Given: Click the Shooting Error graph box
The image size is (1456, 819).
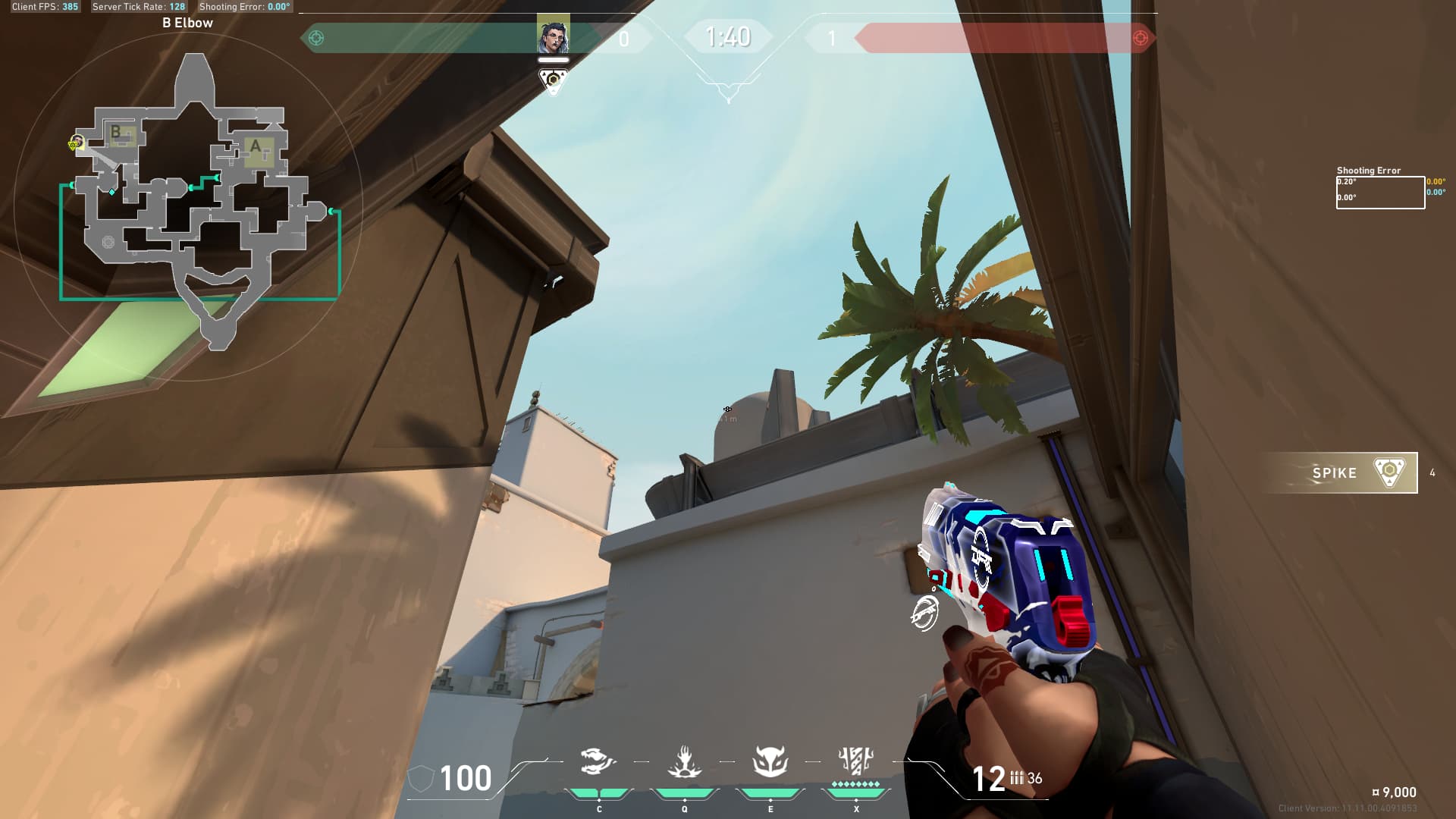Looking at the screenshot, I should 1379,192.
